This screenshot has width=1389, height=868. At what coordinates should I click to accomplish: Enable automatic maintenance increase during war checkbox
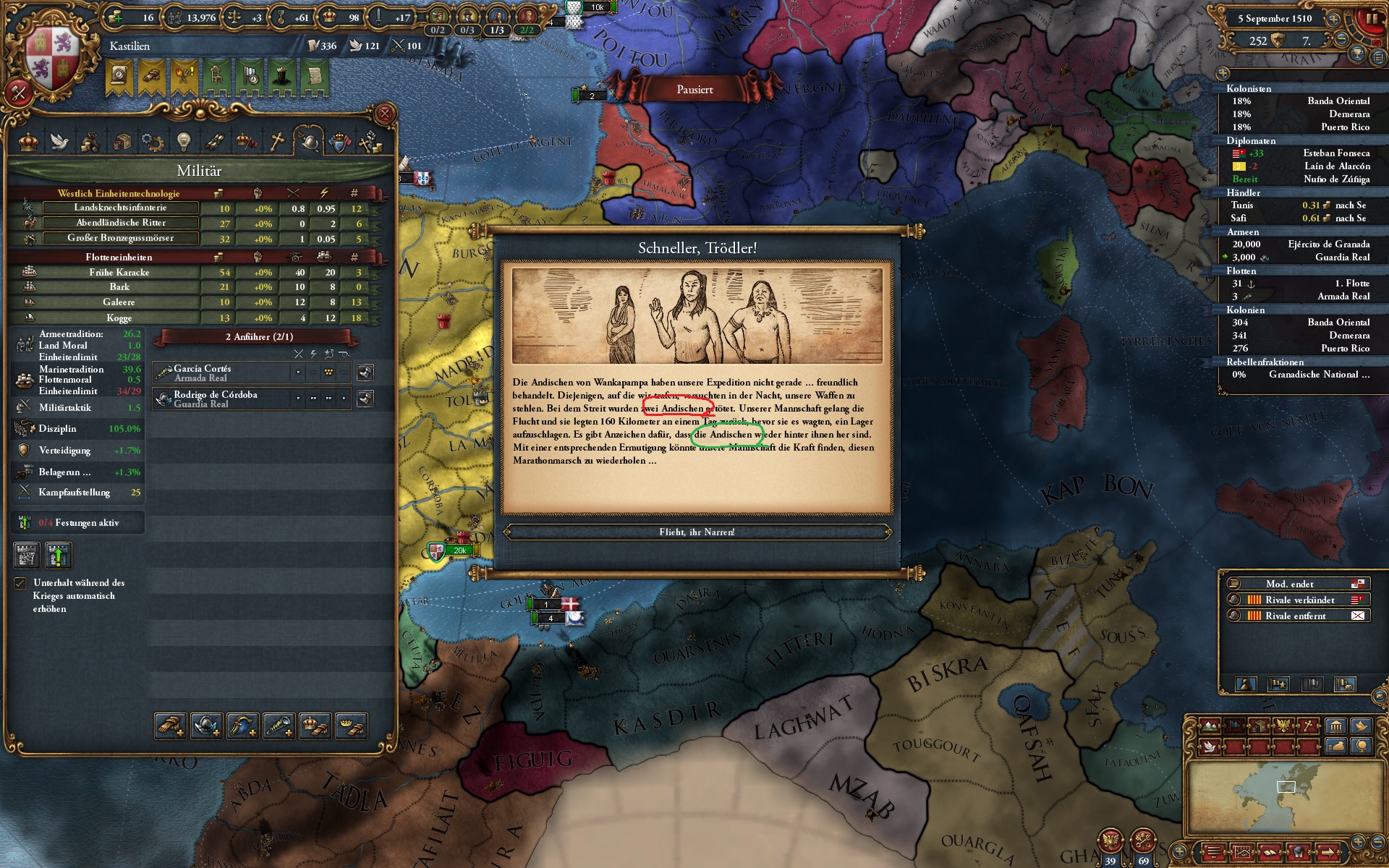click(20, 583)
